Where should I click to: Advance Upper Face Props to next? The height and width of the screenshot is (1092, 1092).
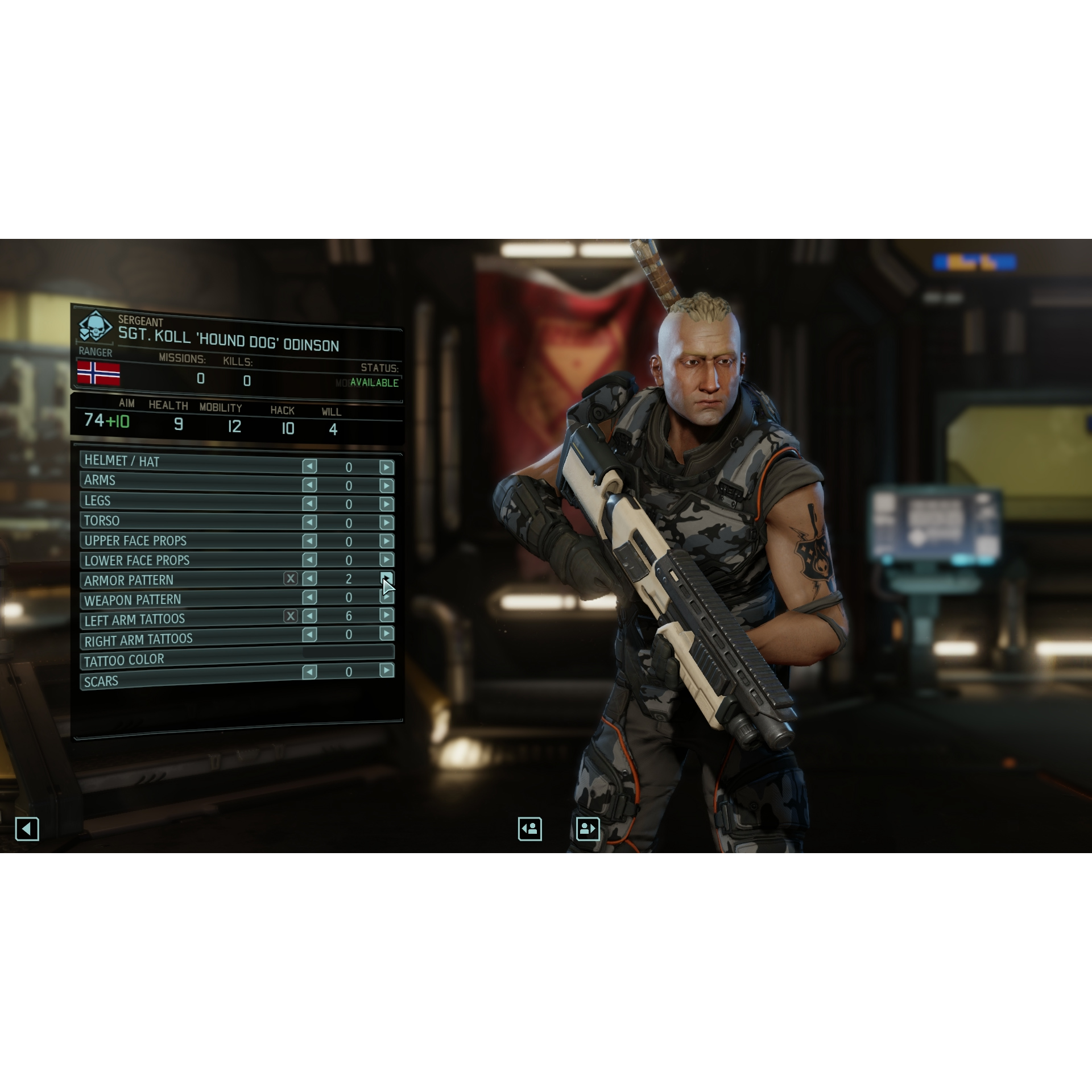pyautogui.click(x=386, y=541)
